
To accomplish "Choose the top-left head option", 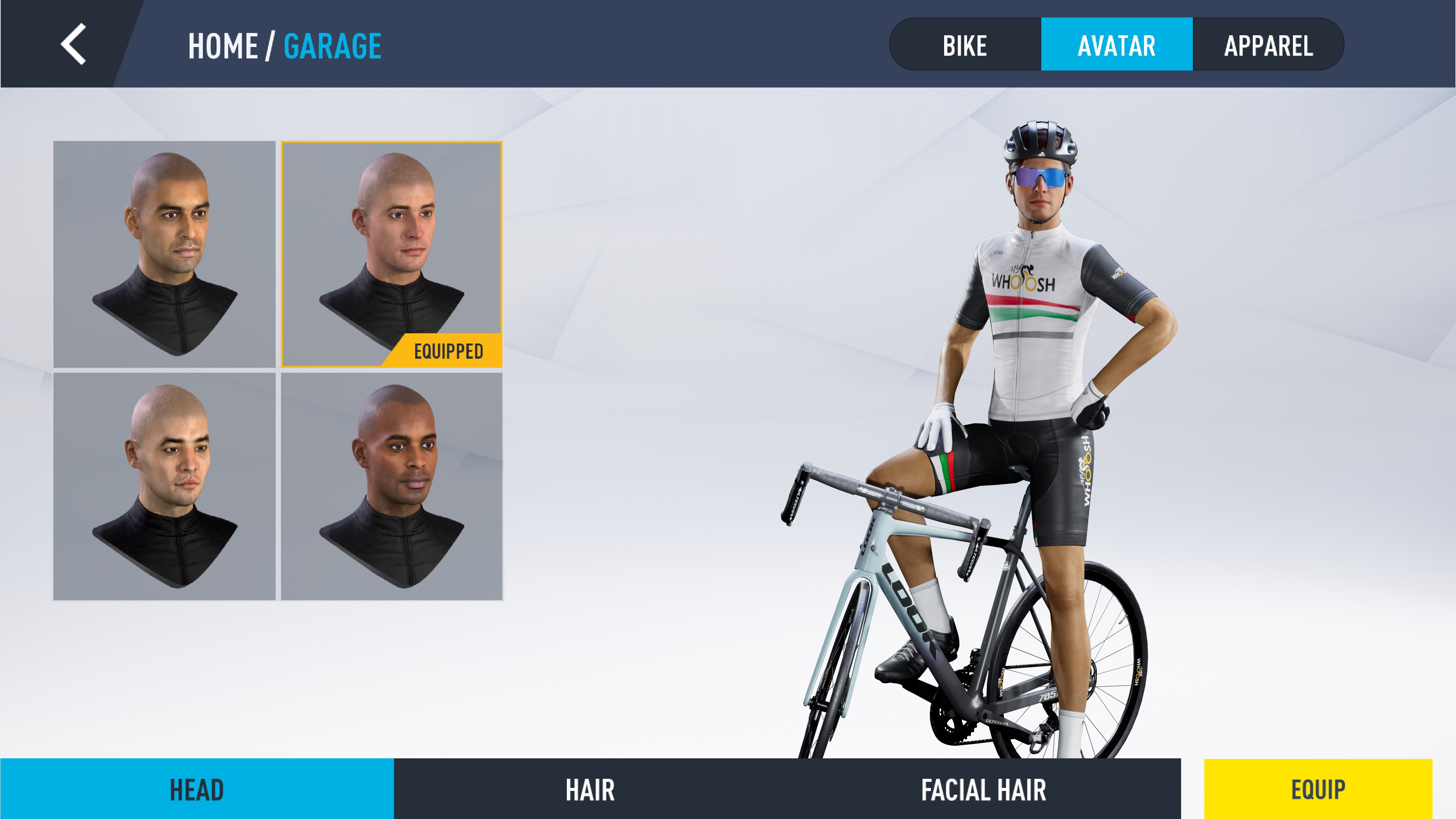I will [x=165, y=254].
